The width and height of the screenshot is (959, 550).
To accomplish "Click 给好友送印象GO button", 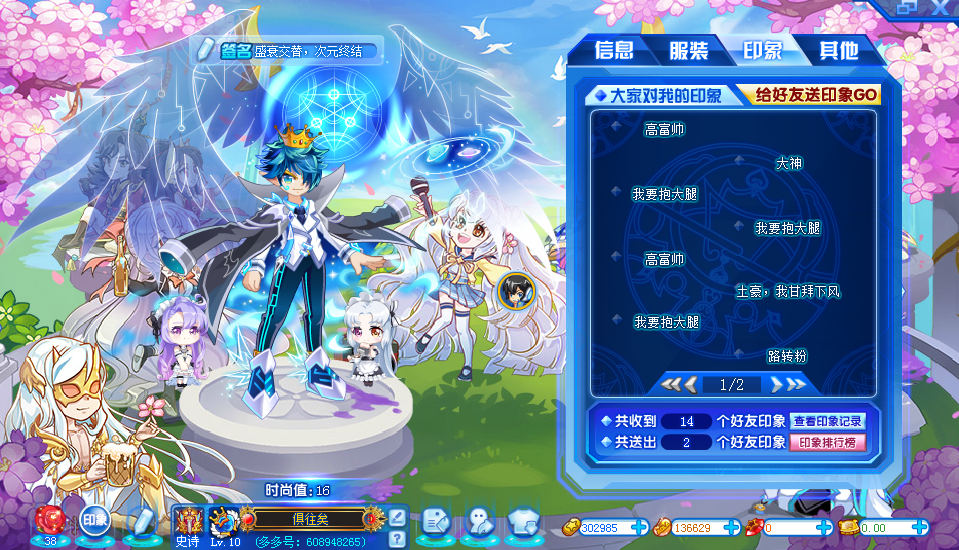I will [x=816, y=95].
